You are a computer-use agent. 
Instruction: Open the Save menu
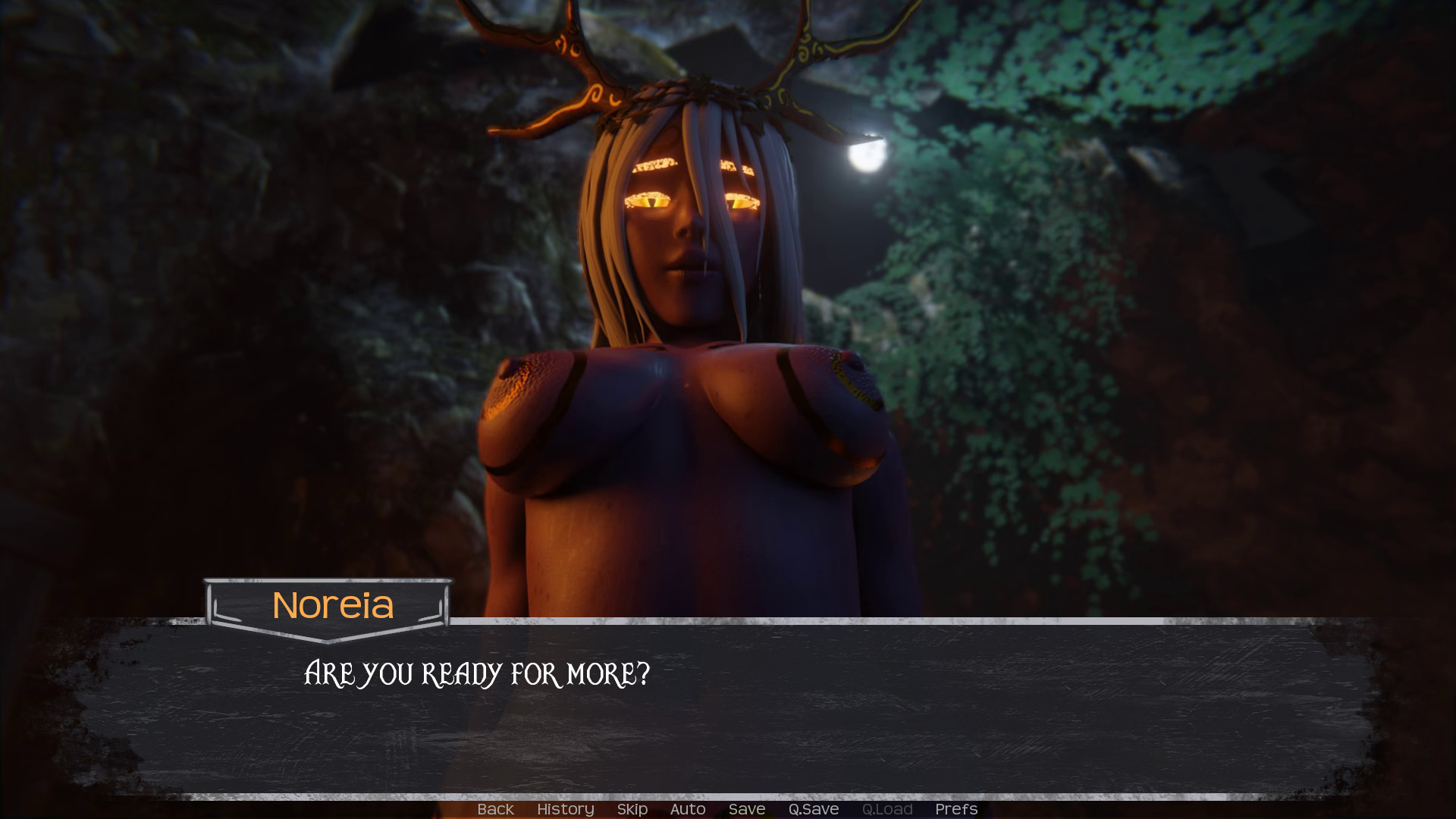746,809
